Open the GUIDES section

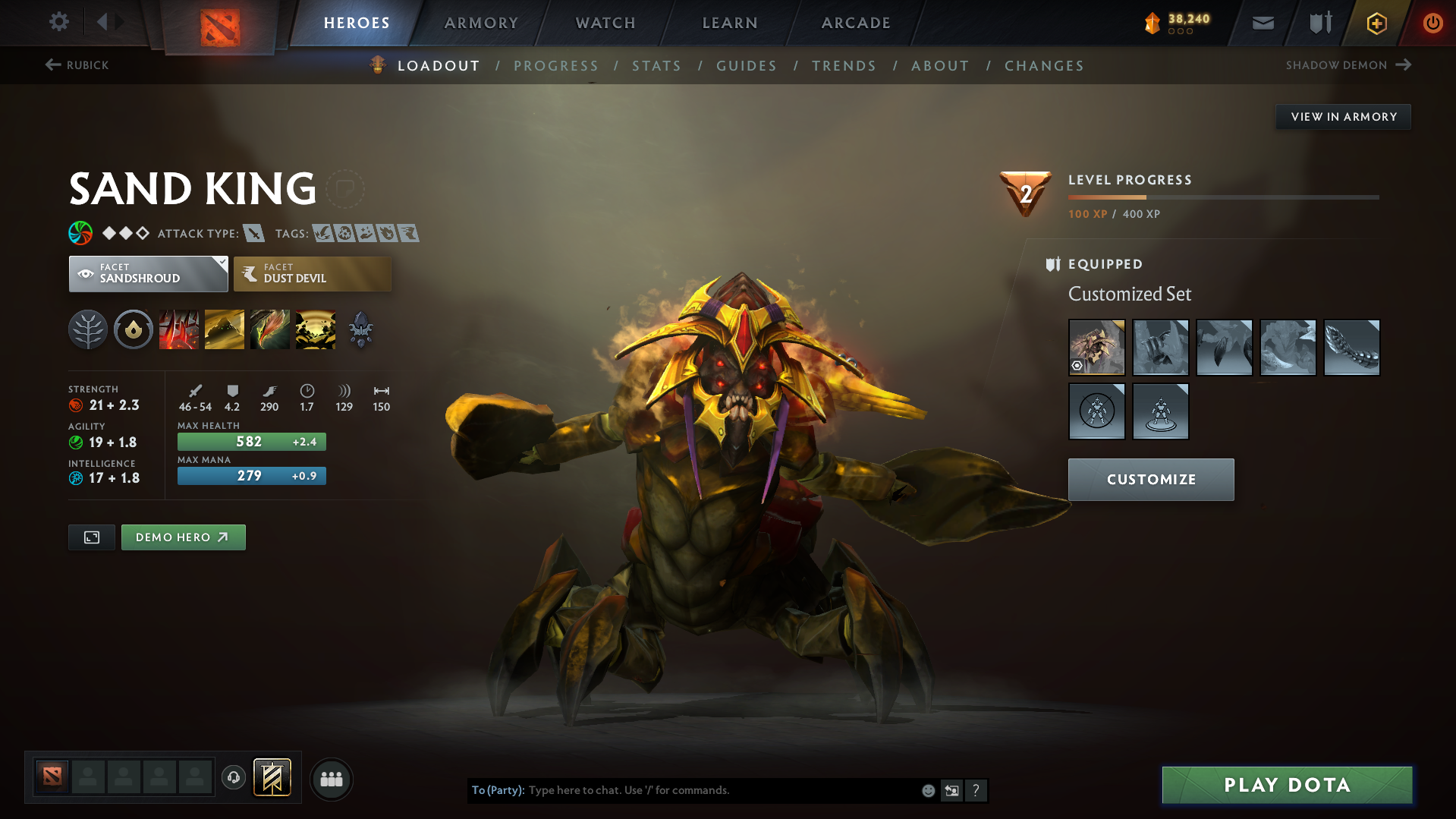click(746, 66)
